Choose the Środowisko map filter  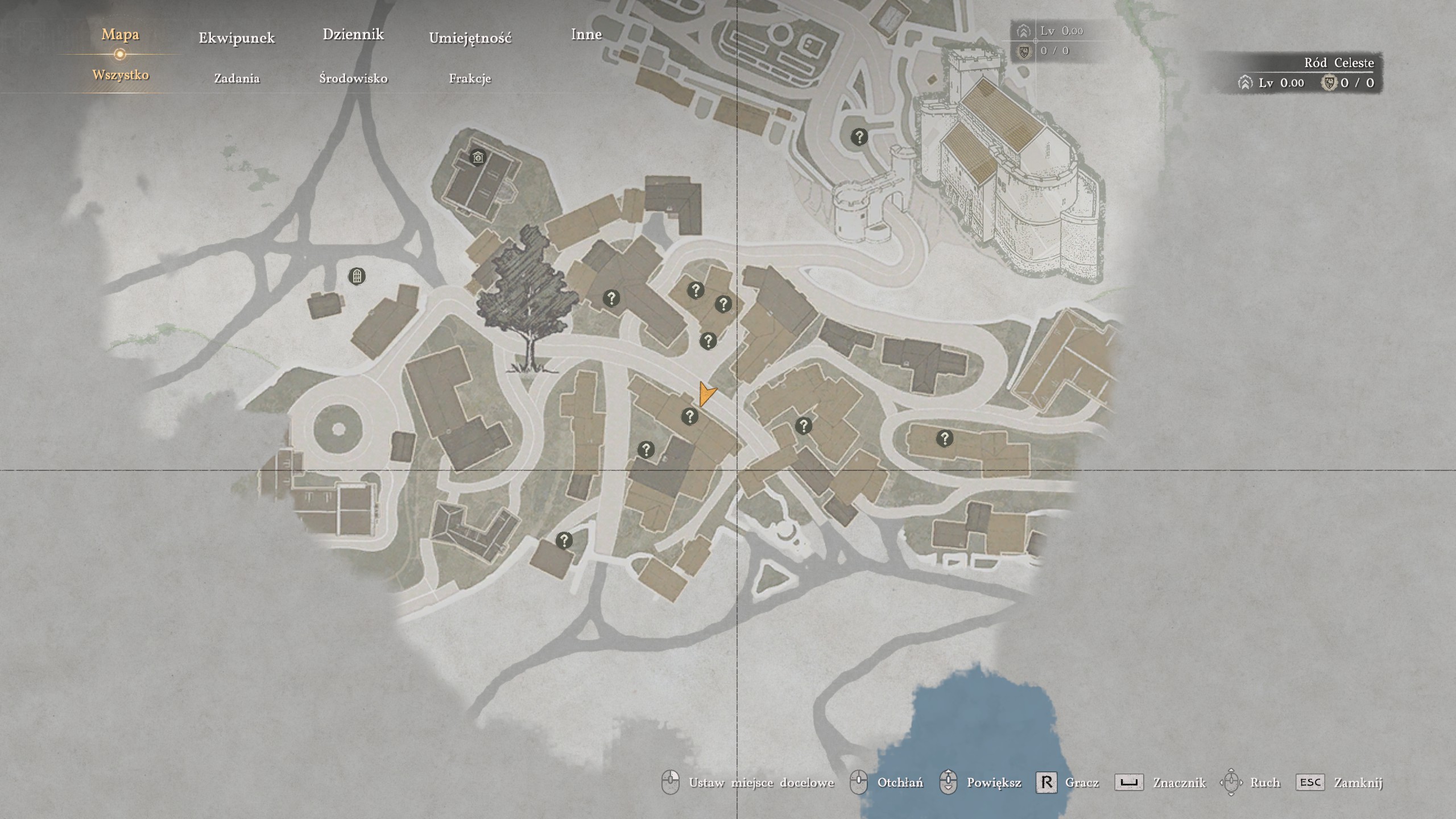(x=353, y=78)
